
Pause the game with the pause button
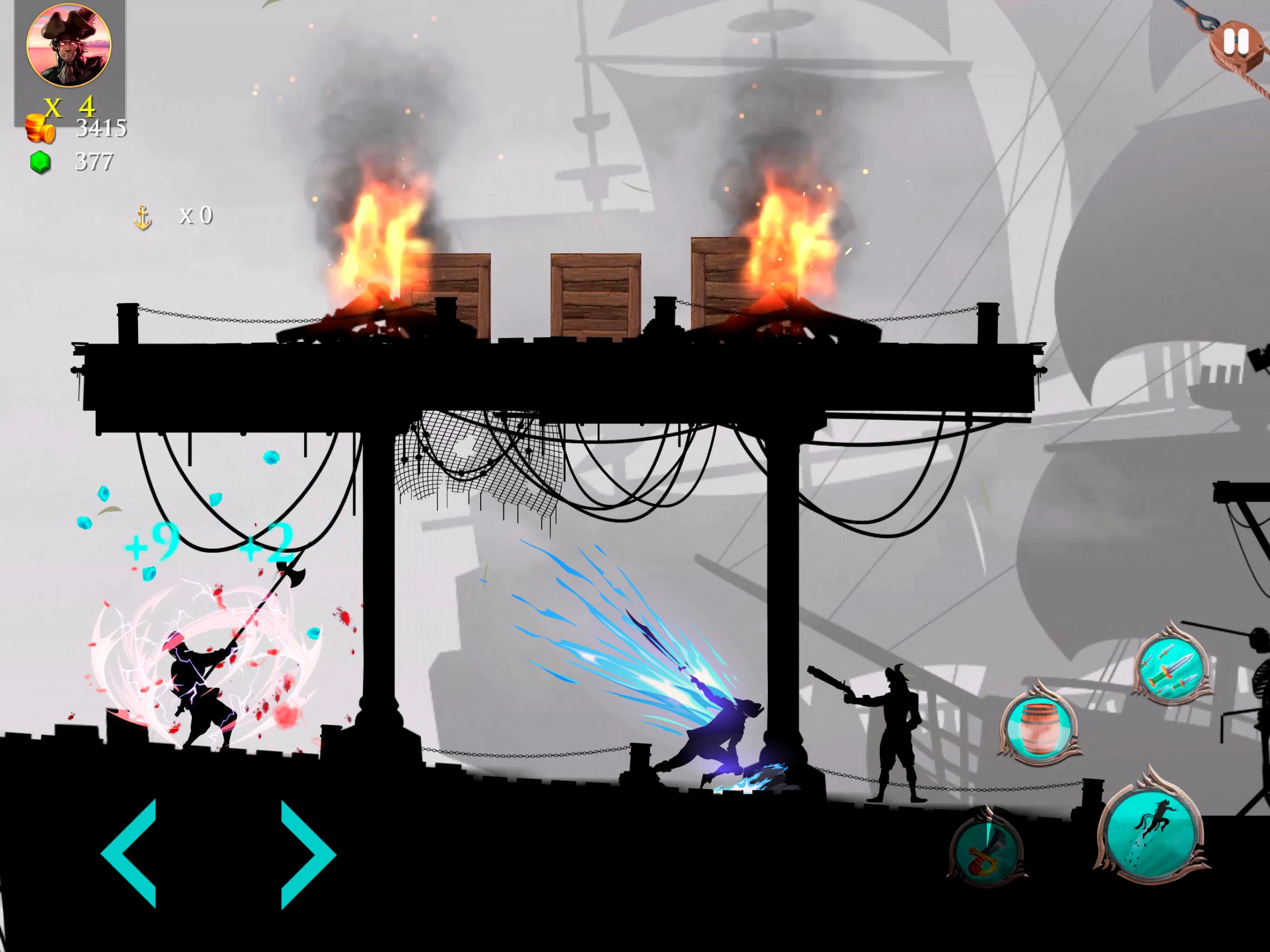(1235, 41)
